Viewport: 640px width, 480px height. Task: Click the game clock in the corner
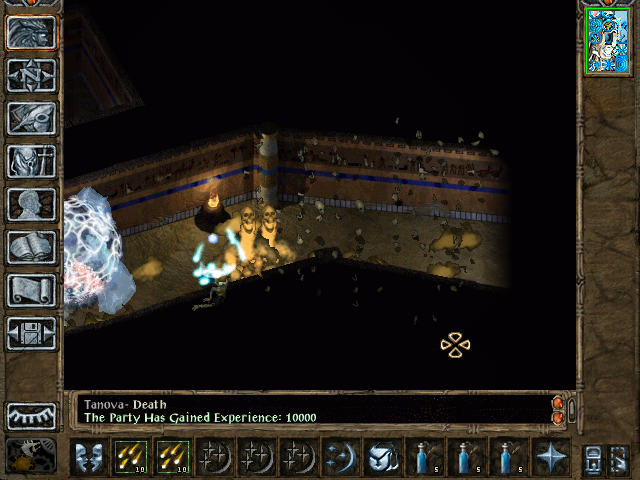(30, 456)
